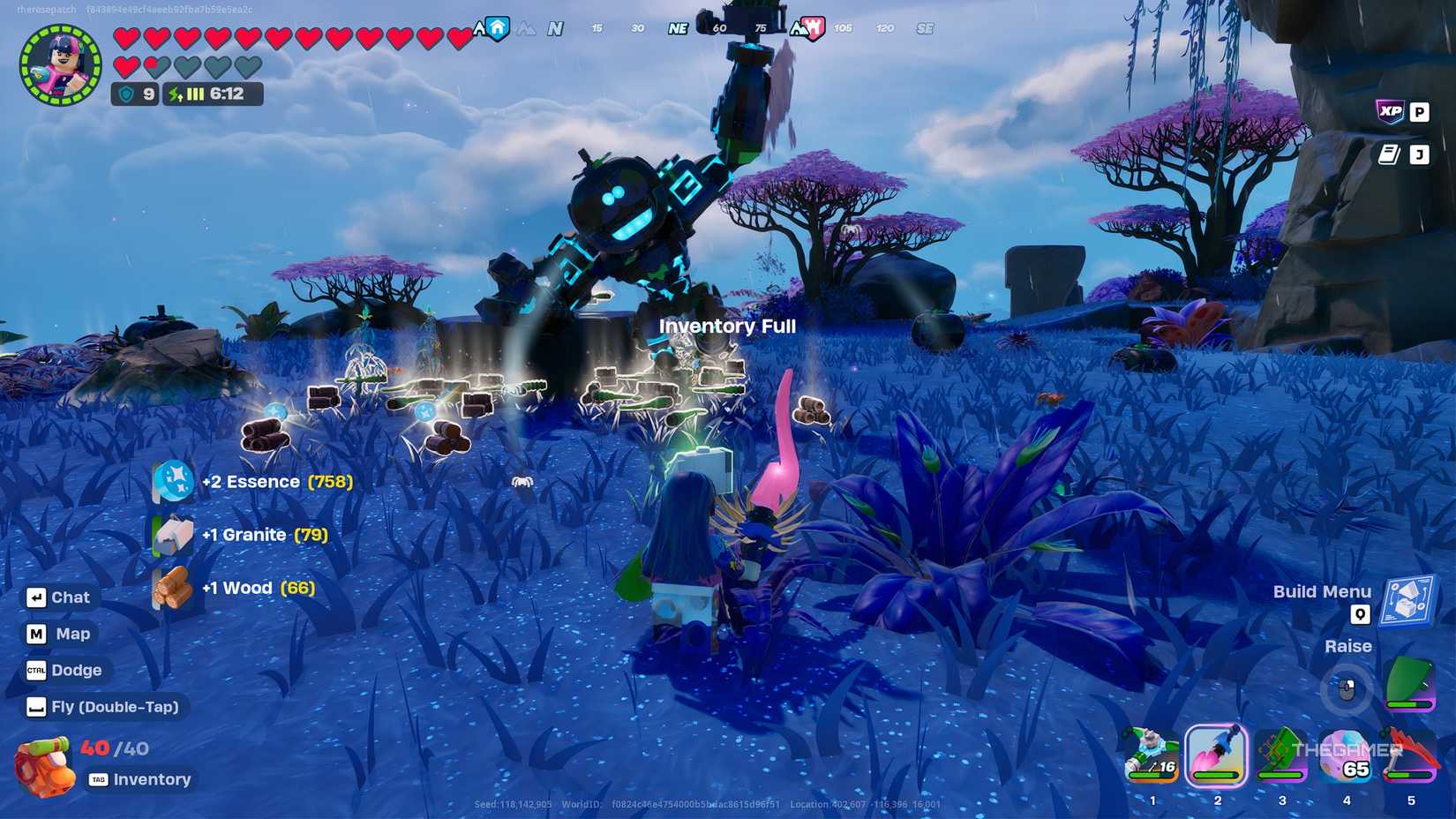Screen dimensions: 1456x819
Task: Click the Granite pickup icon
Action: pos(173,535)
